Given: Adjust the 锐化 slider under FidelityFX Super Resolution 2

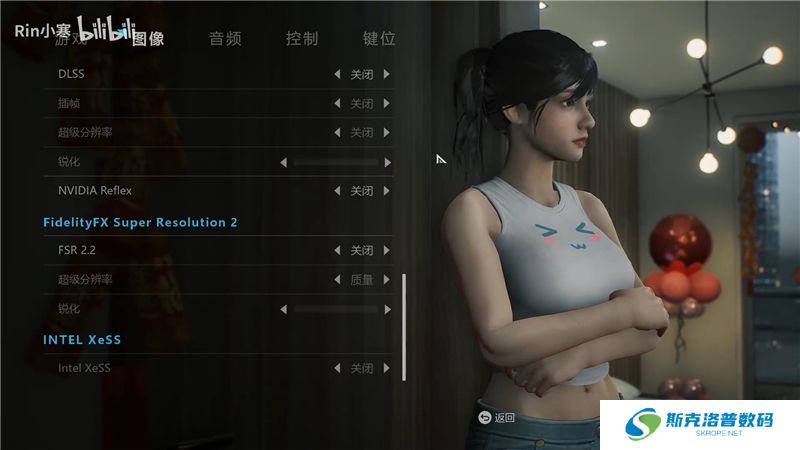Looking at the screenshot, I should point(336,310).
